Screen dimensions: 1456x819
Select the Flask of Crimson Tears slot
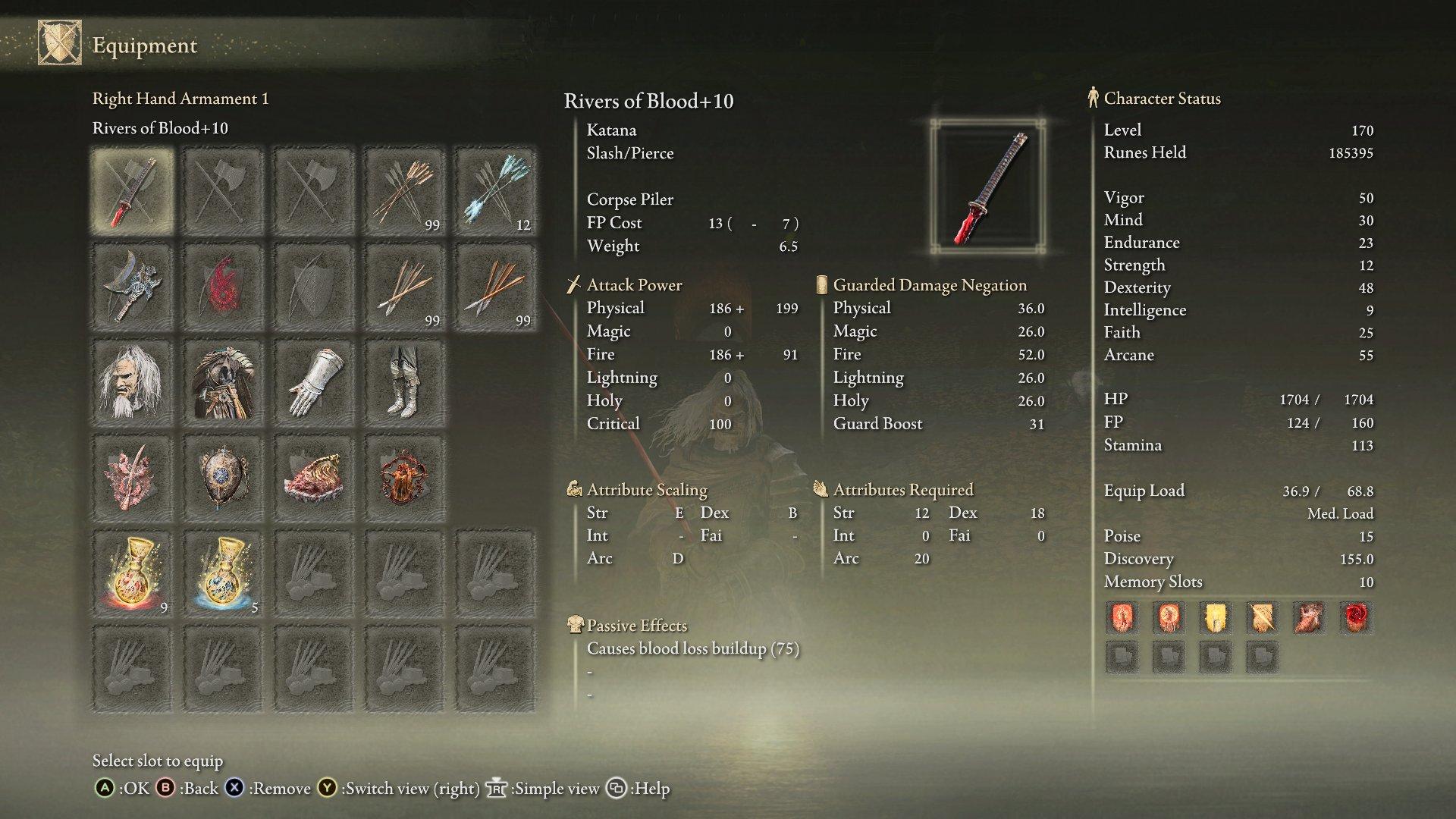pyautogui.click(x=132, y=574)
